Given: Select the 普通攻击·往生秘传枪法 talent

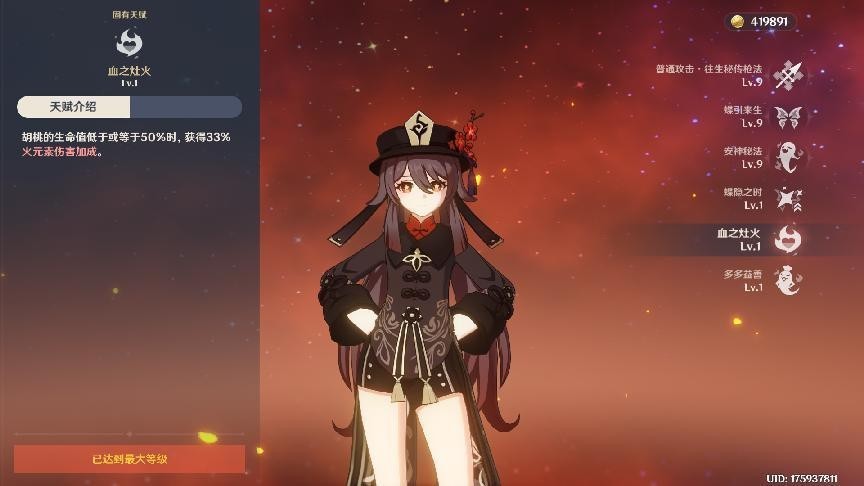Looking at the screenshot, I should tap(788, 74).
